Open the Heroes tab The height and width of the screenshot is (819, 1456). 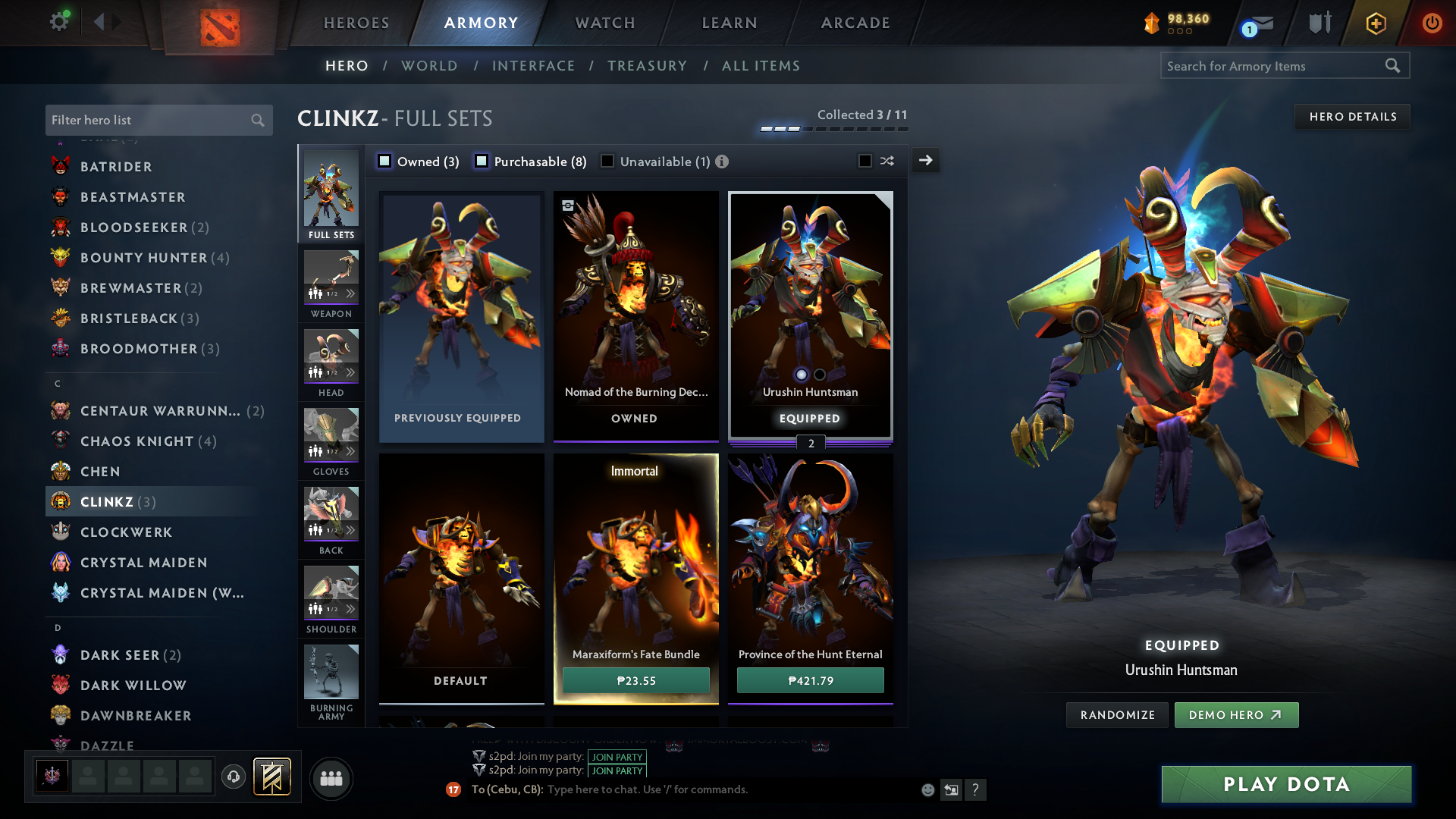356,23
